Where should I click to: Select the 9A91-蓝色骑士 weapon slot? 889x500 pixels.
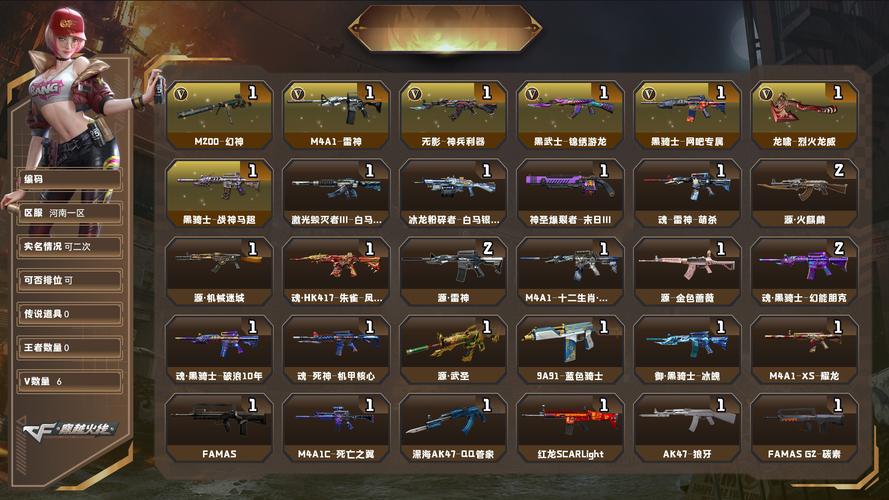click(x=570, y=346)
